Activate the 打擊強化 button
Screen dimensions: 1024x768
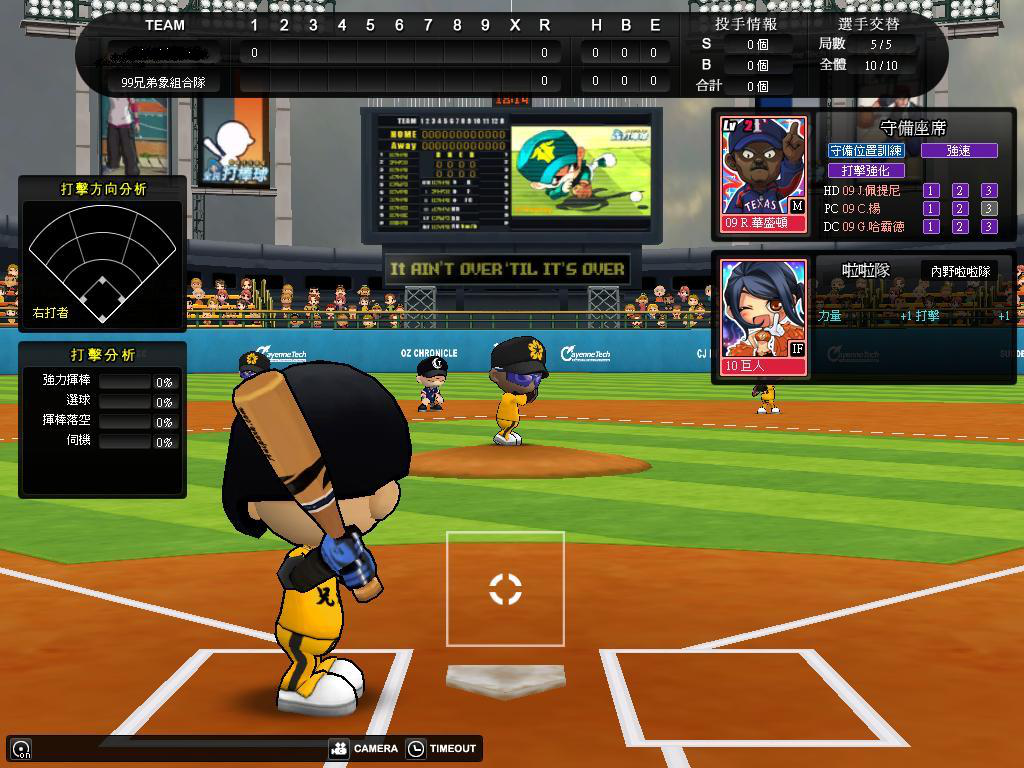tap(866, 170)
